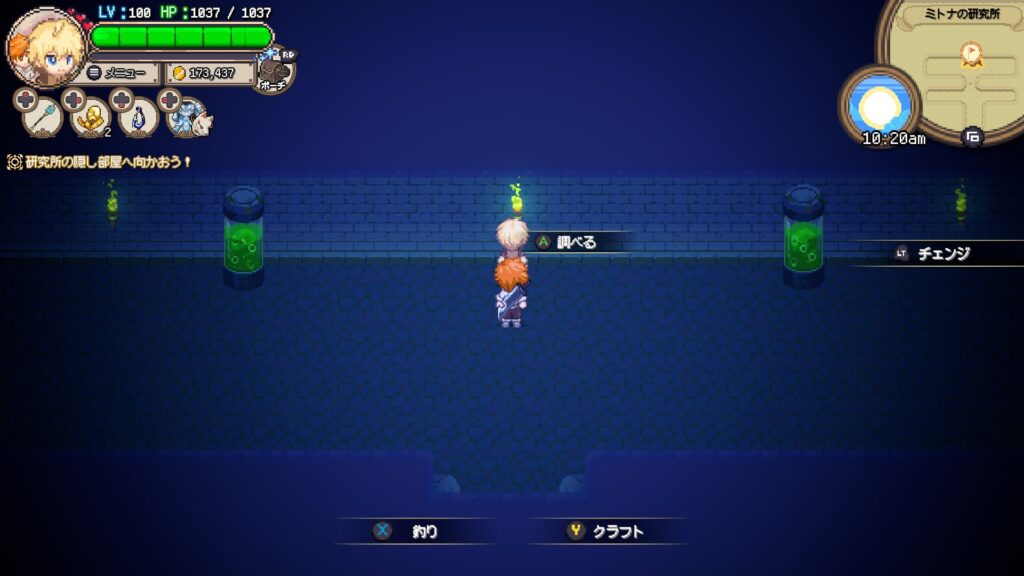Image resolution: width=1024 pixels, height=576 pixels.
Task: Expand the minimap with the window icon
Action: click(972, 136)
